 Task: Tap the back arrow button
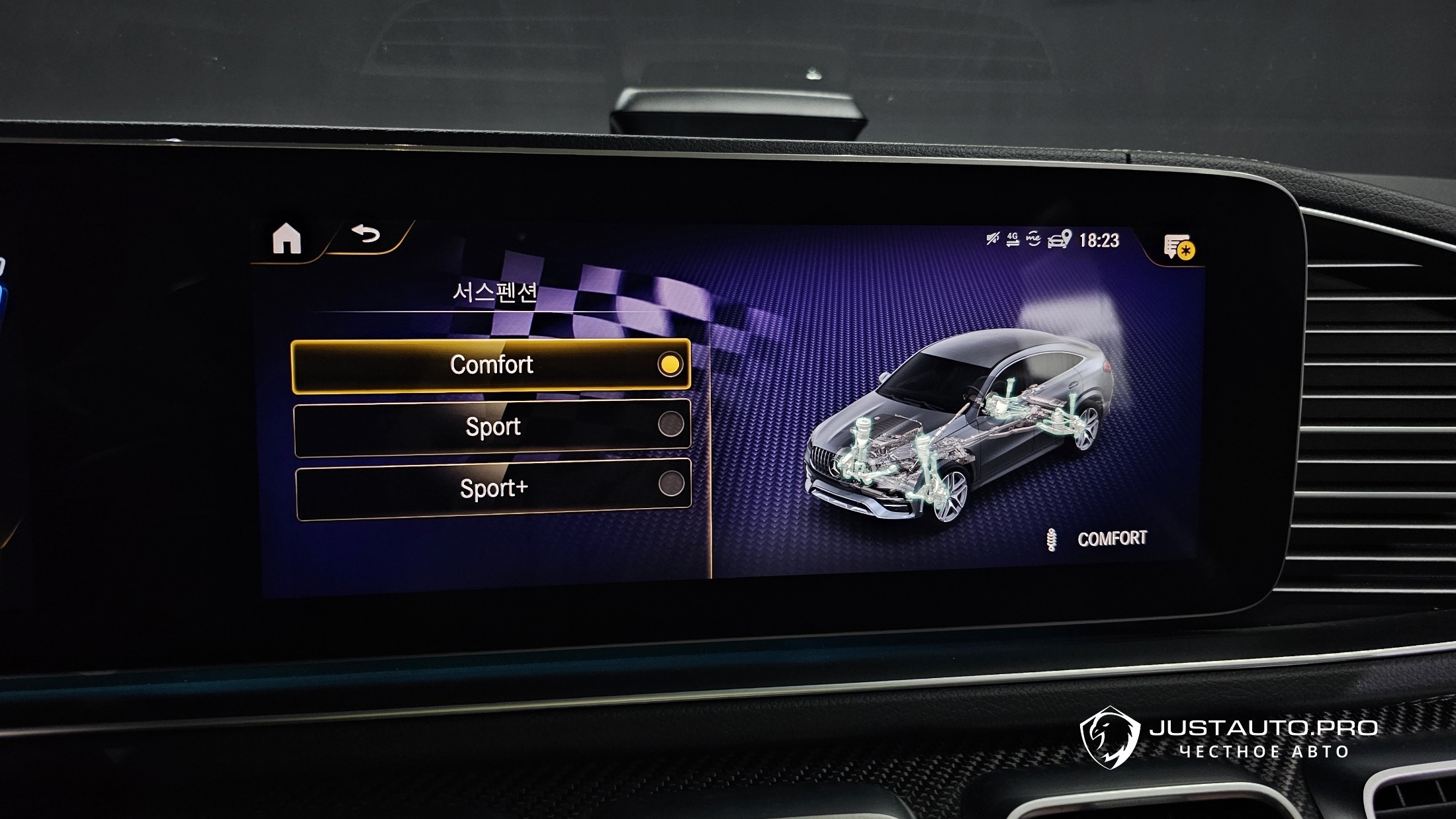366,234
